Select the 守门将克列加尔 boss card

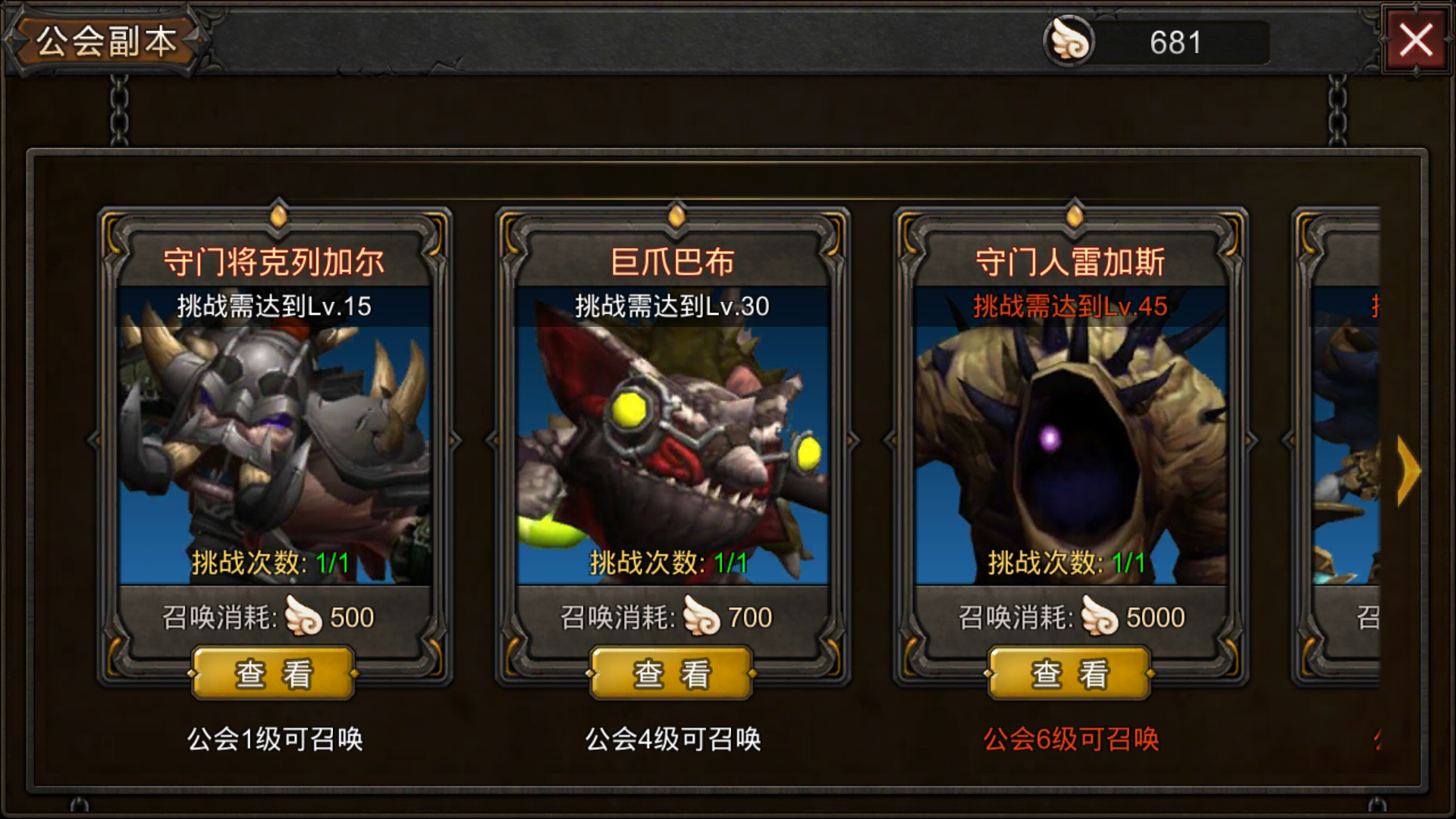(275, 440)
